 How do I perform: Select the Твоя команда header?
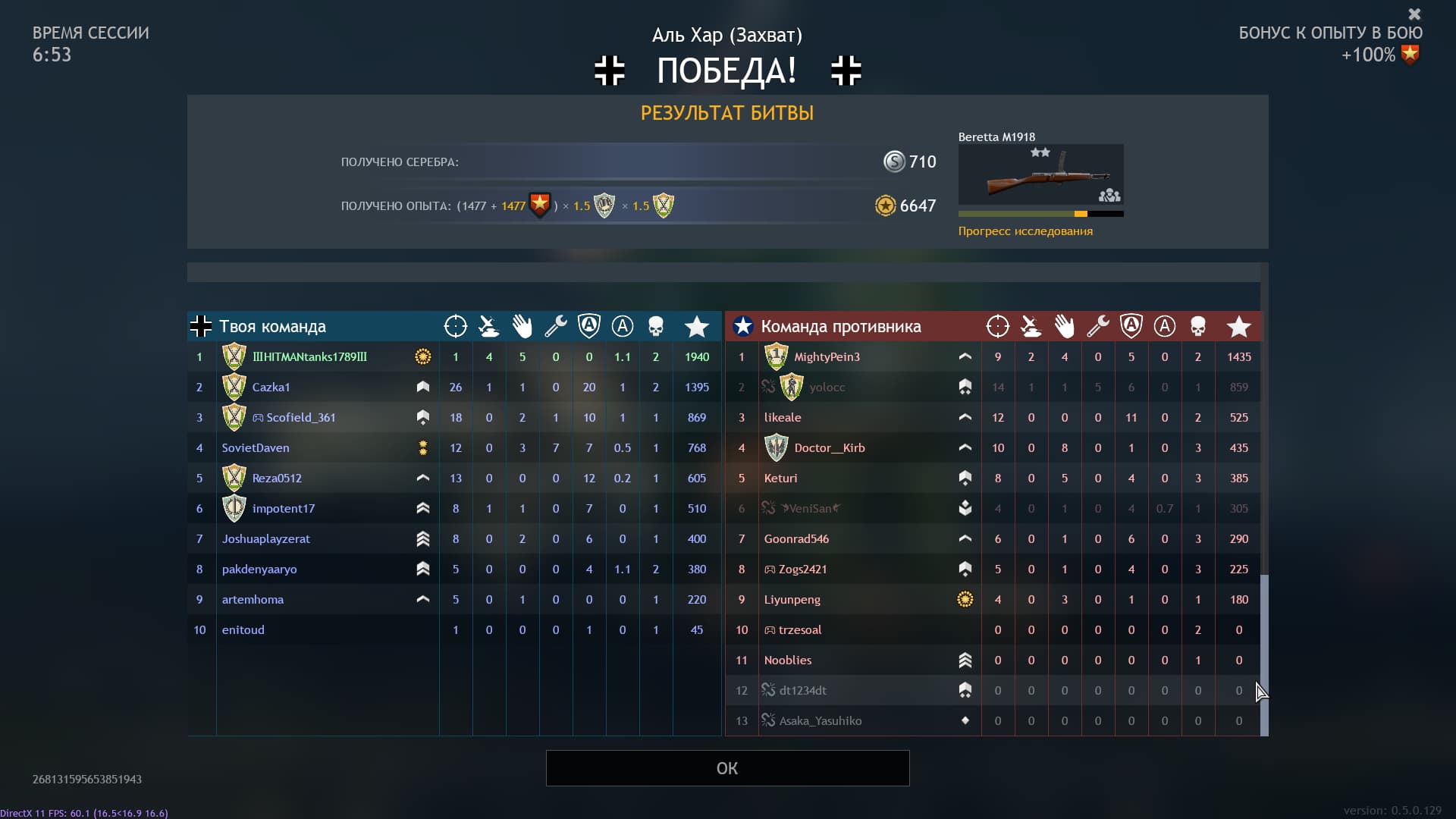click(x=271, y=326)
